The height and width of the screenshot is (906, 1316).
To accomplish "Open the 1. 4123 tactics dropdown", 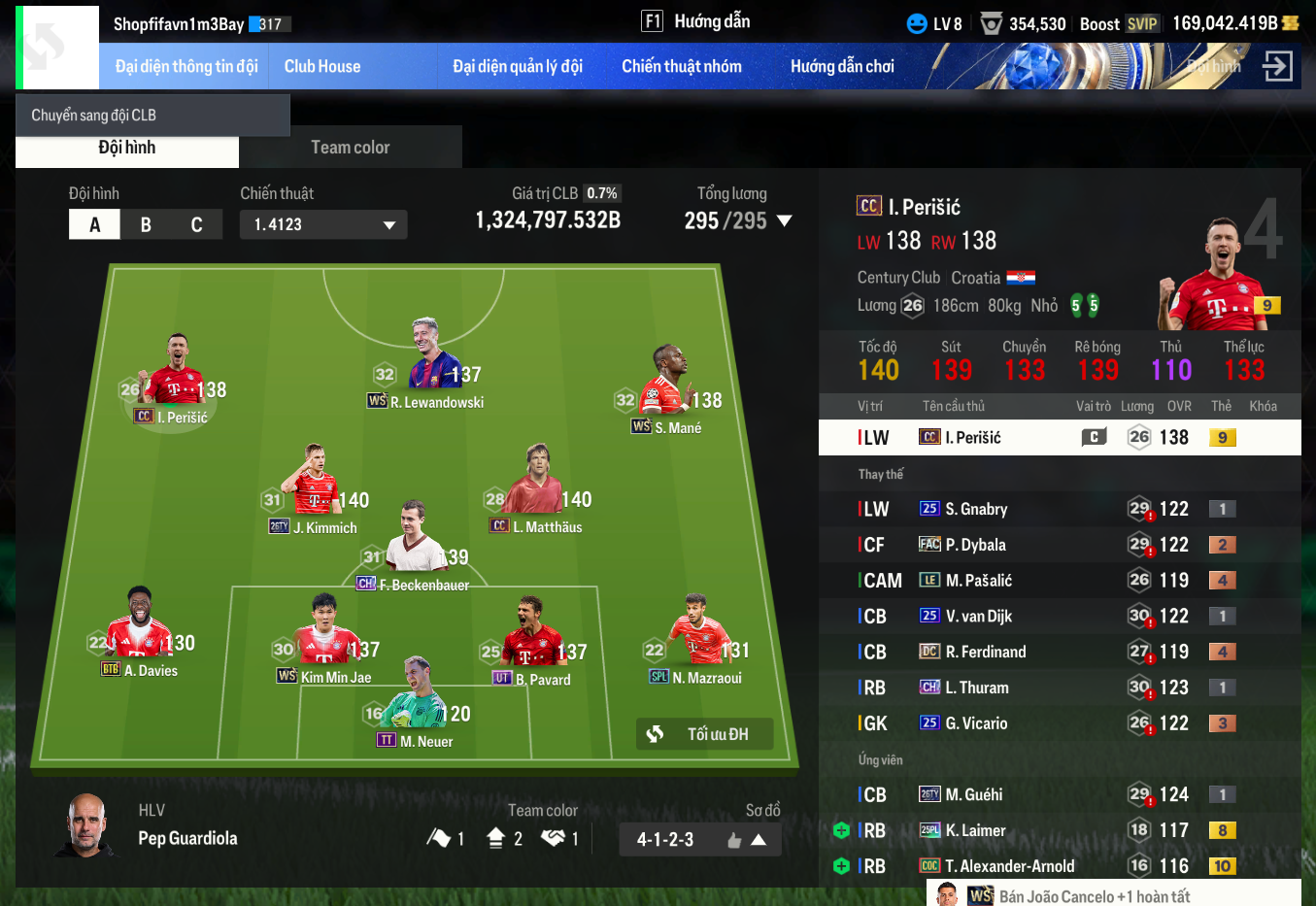I will point(323,224).
